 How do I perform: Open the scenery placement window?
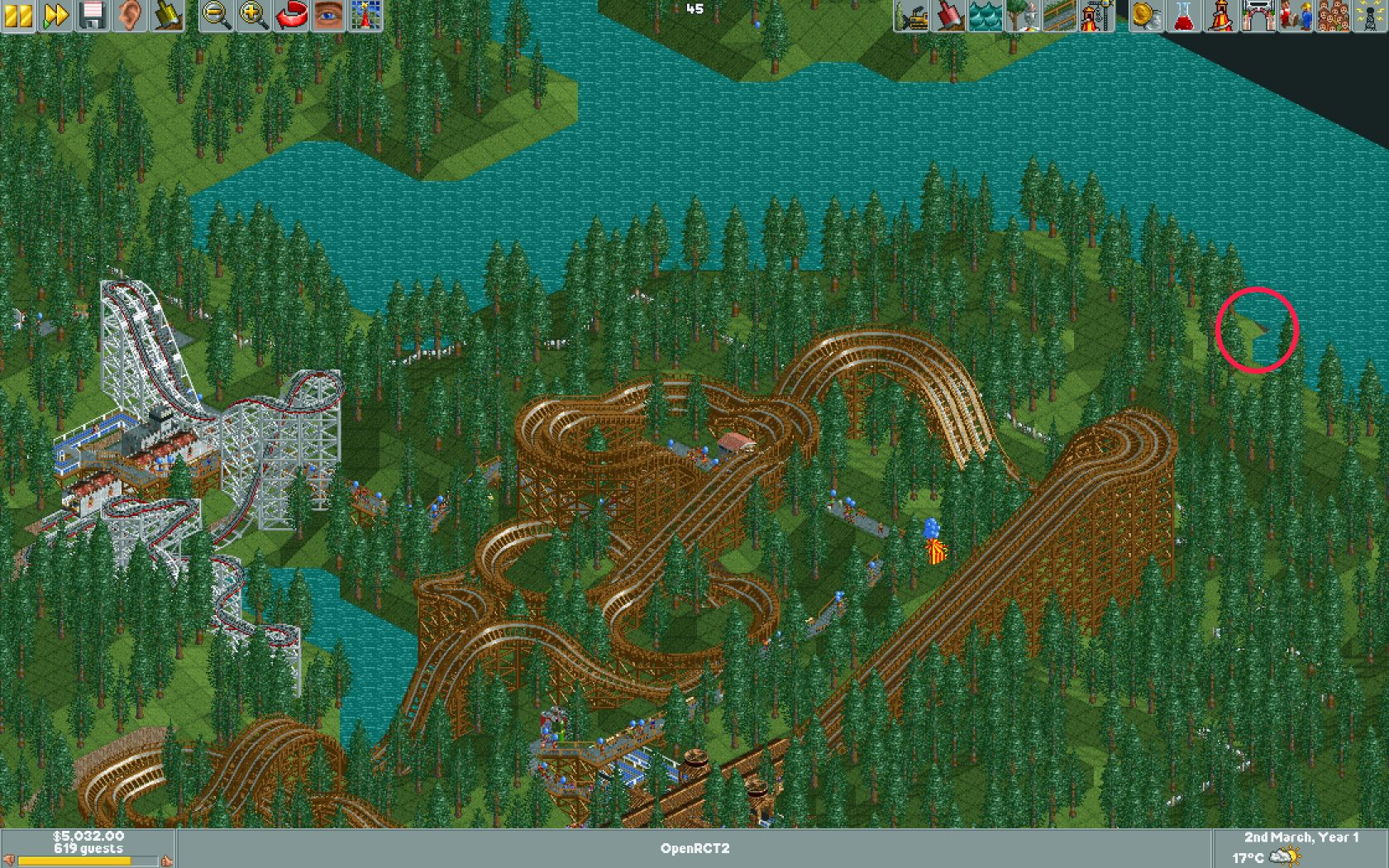pos(1023,14)
